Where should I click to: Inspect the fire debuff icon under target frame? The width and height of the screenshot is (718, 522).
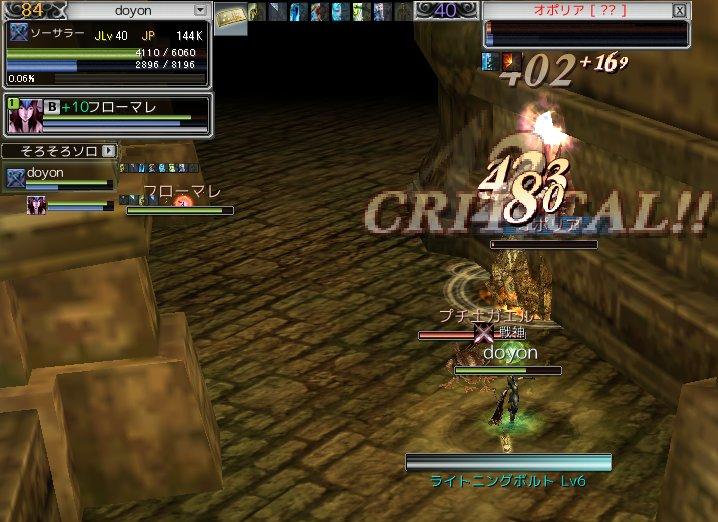pyautogui.click(x=511, y=62)
